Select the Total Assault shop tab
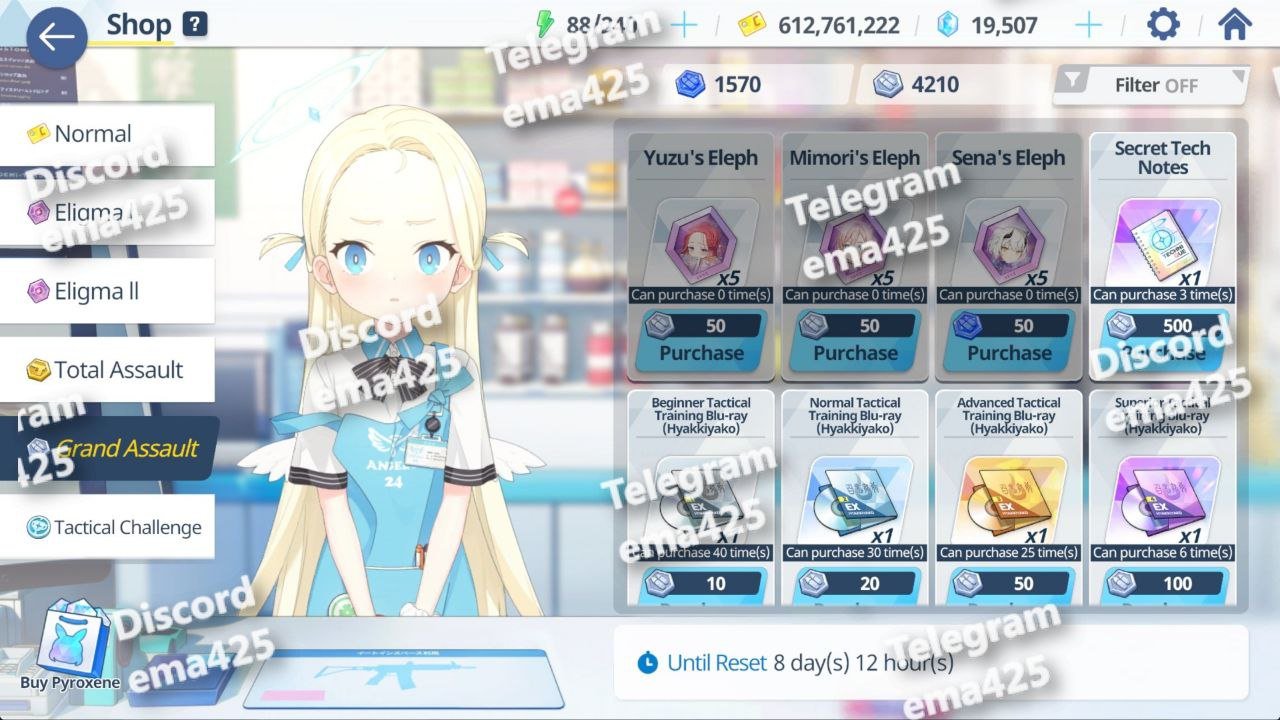This screenshot has width=1280, height=720. click(x=105, y=370)
